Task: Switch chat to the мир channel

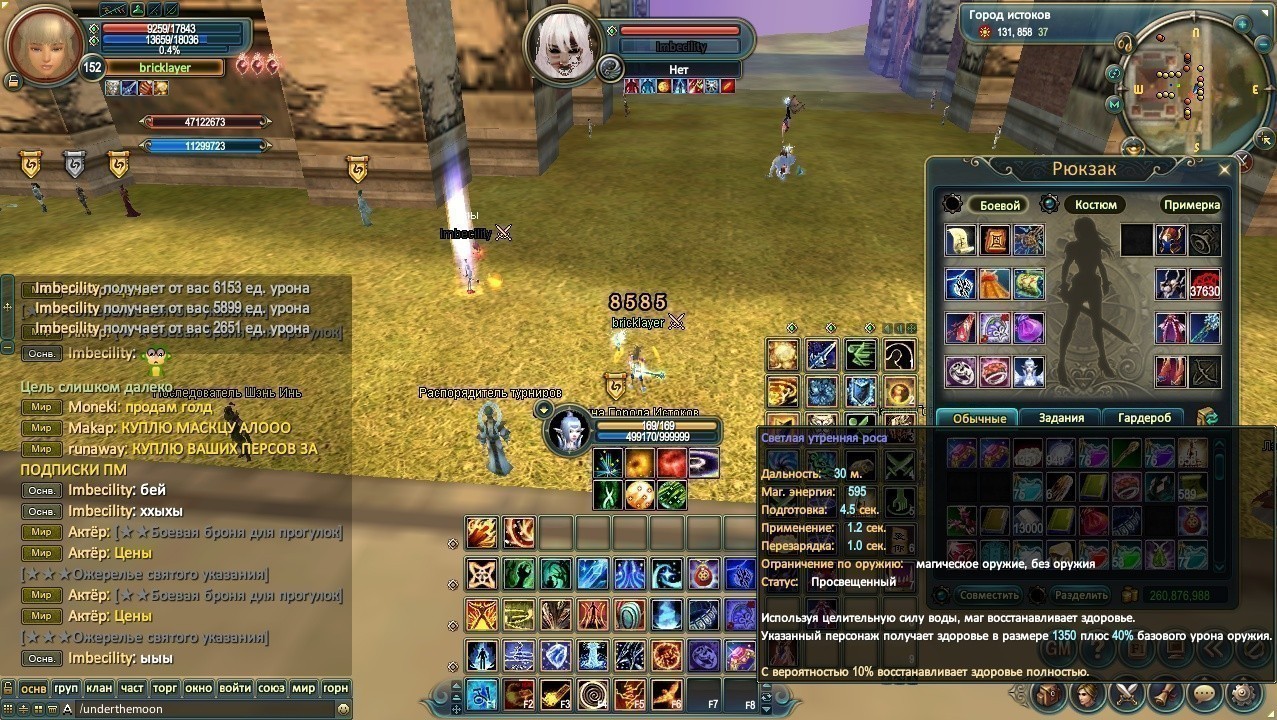Action: (303, 688)
